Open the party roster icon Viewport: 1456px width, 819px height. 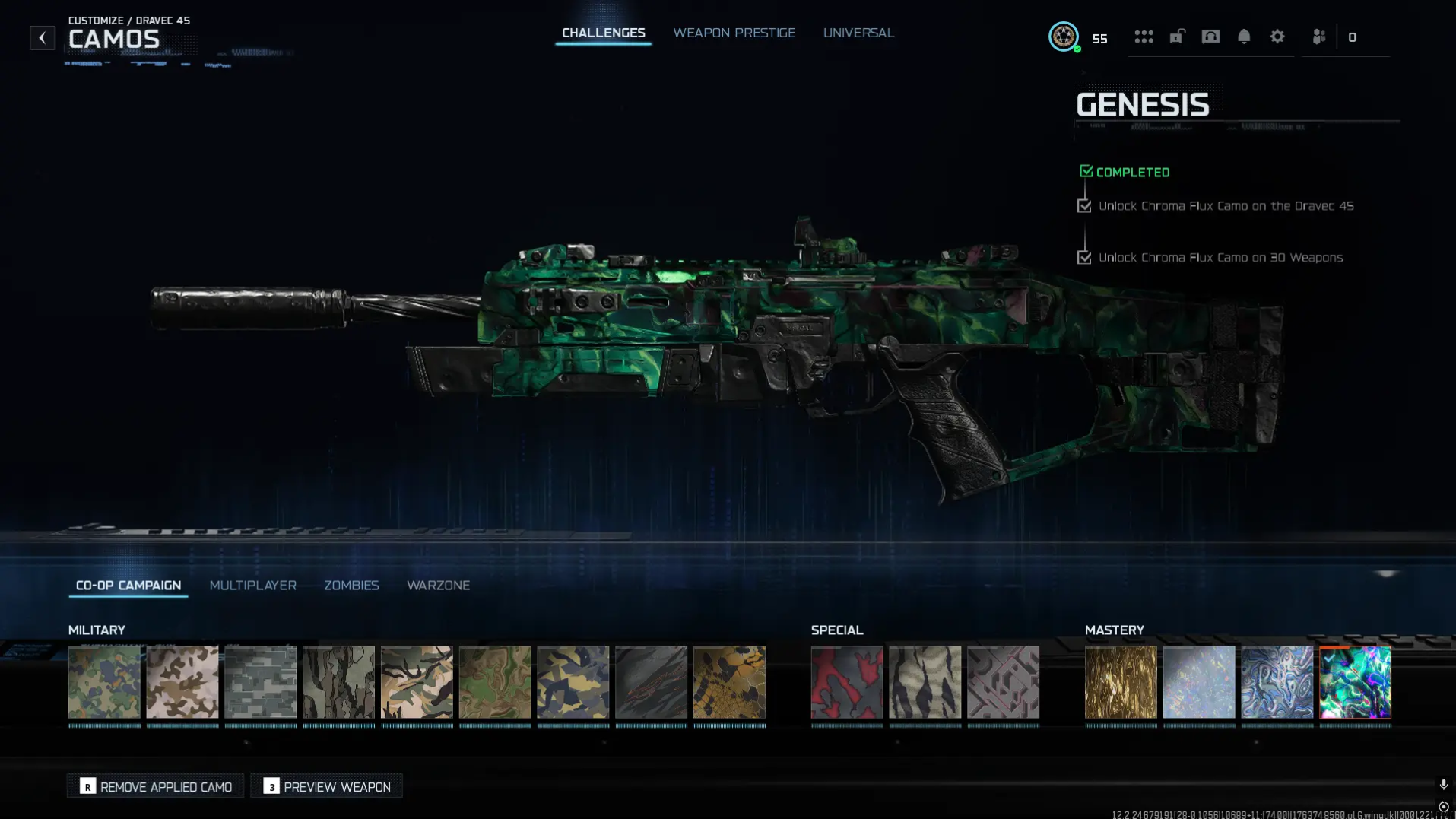pyautogui.click(x=1320, y=37)
